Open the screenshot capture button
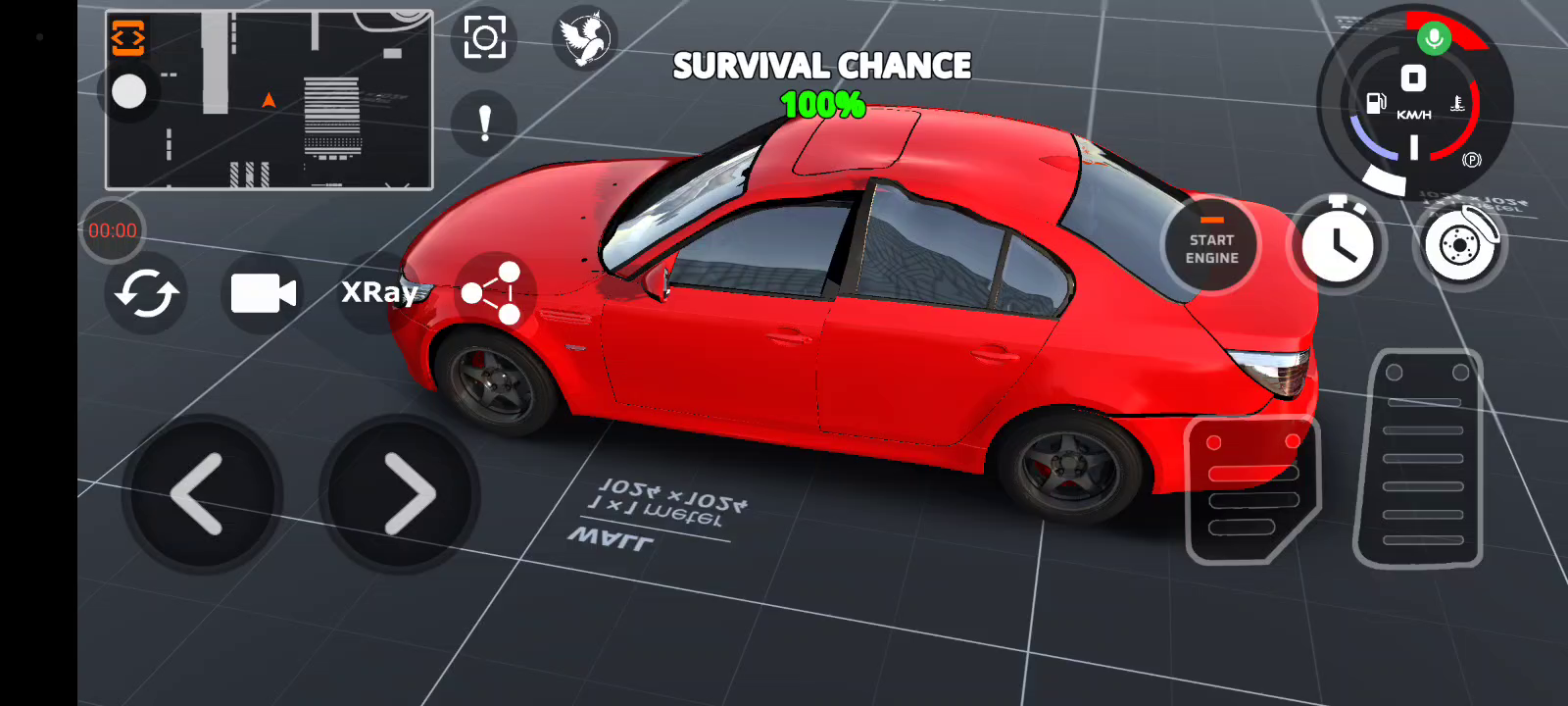Screen dimensions: 1568x706 point(485,38)
